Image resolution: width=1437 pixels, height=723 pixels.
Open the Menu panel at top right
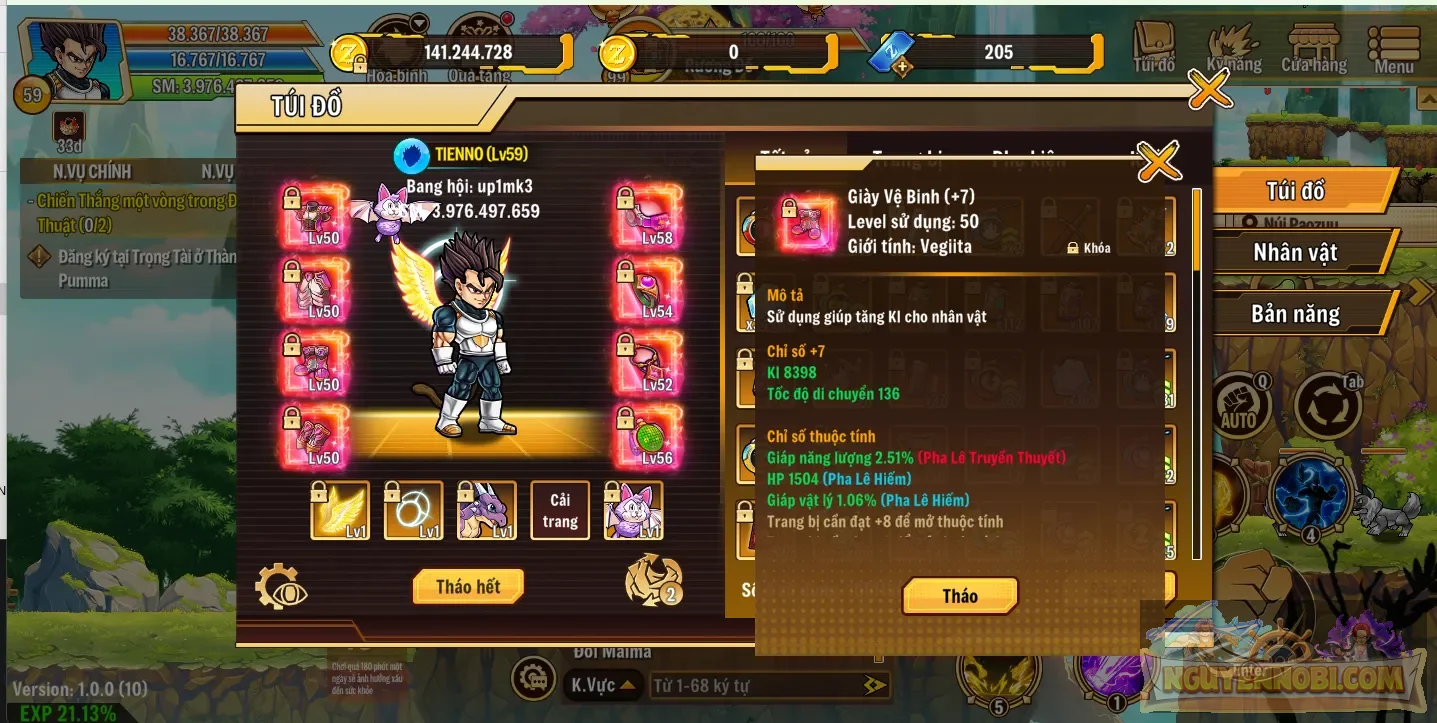tap(1393, 45)
